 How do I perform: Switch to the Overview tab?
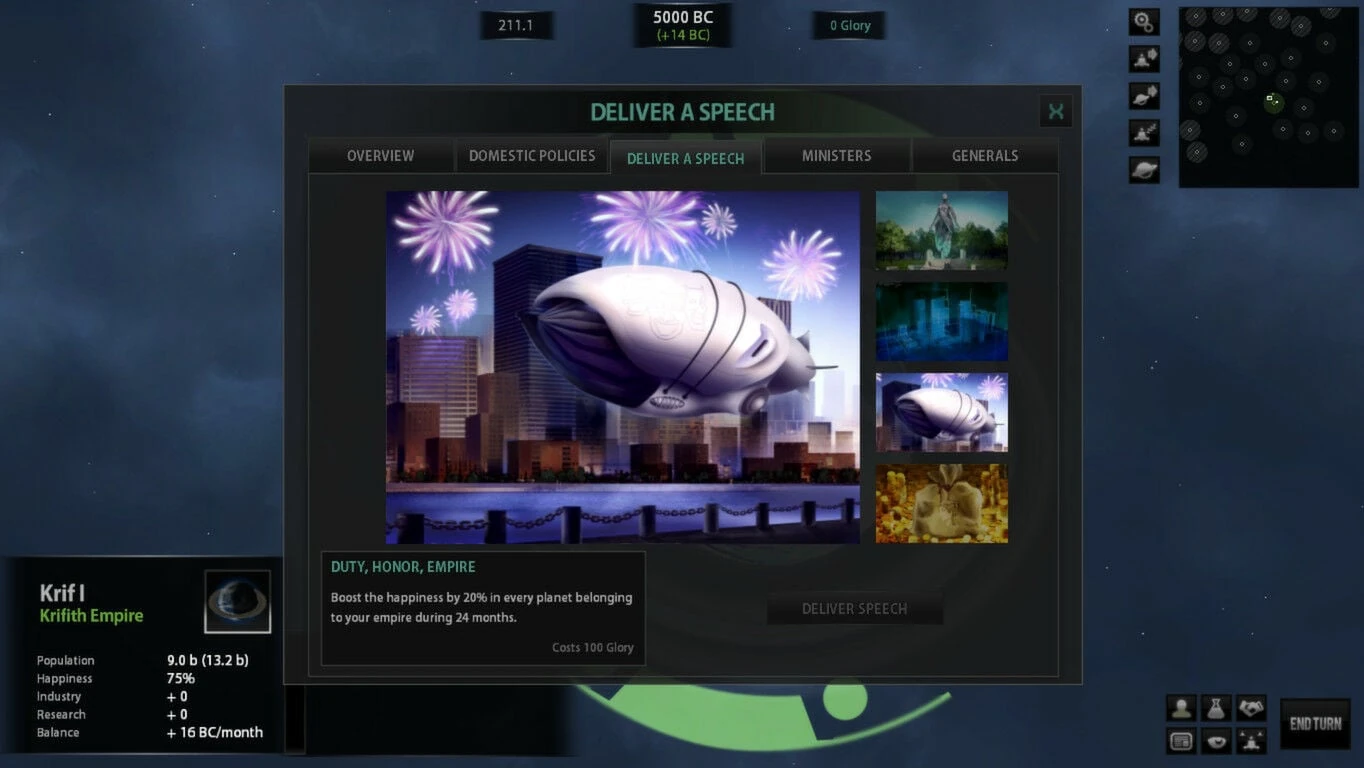pyautogui.click(x=380, y=156)
